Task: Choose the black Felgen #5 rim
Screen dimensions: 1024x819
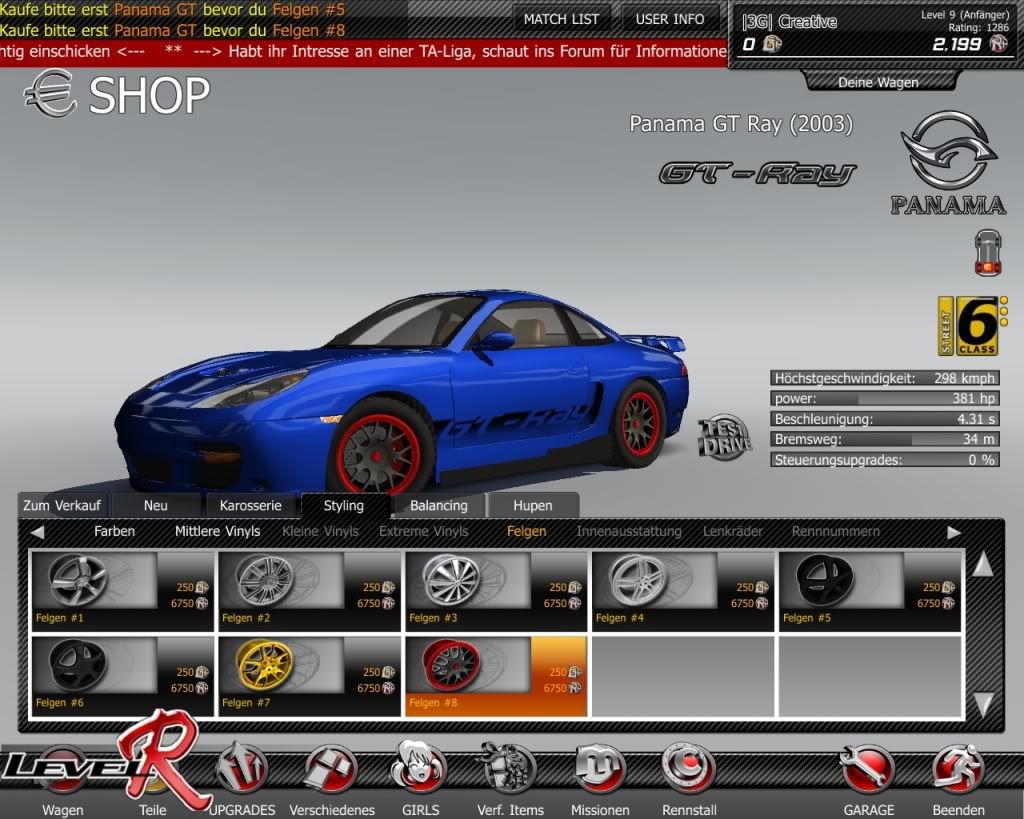Action: [870, 590]
